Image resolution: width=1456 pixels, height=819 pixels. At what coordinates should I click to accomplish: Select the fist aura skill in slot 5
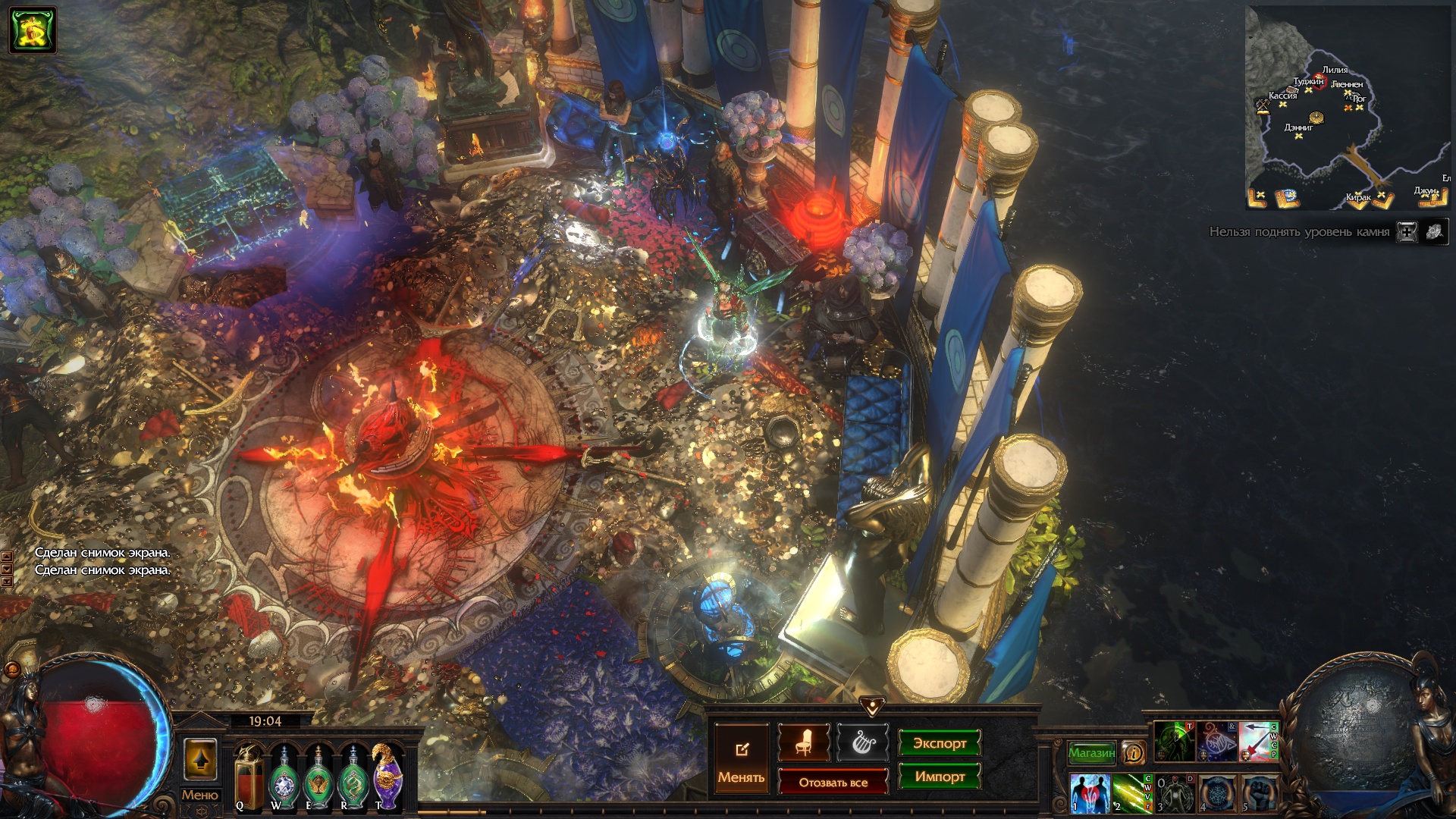1259,792
